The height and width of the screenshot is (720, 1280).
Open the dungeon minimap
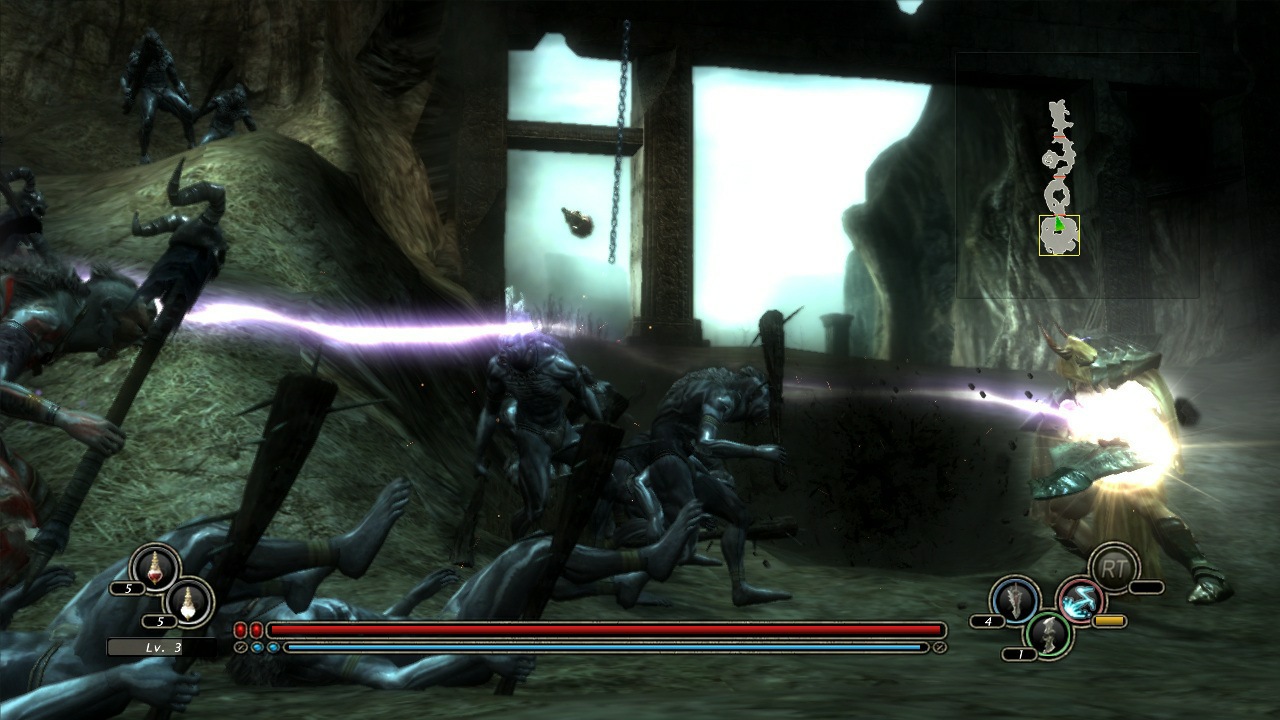(1077, 176)
